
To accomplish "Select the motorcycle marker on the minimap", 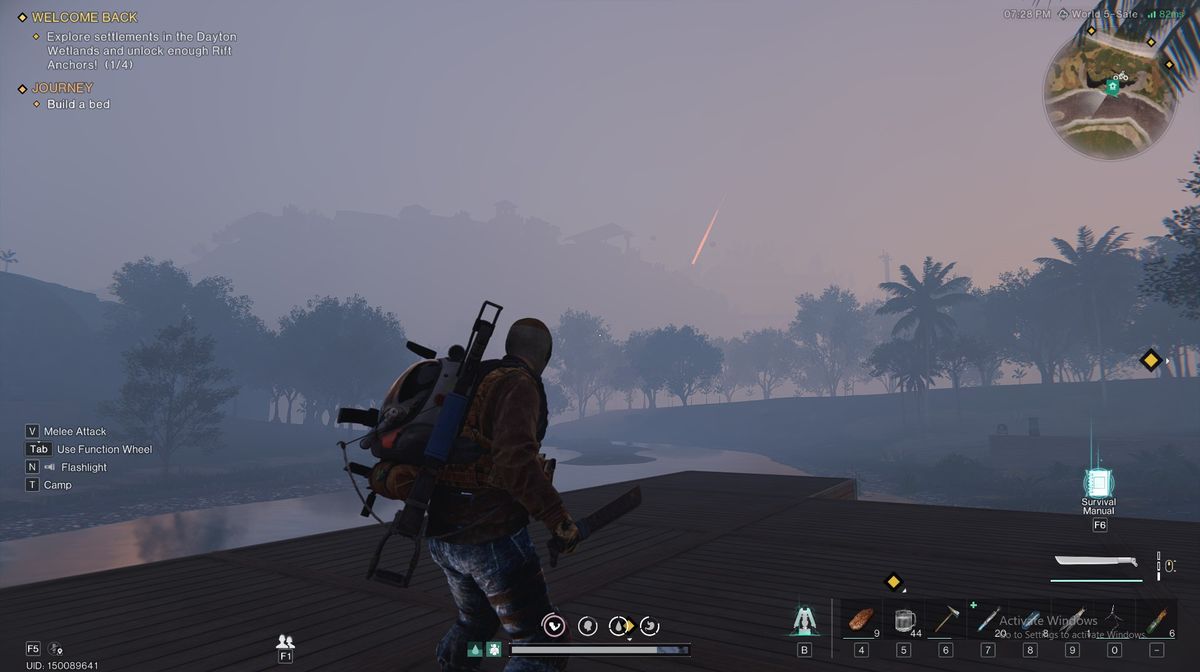I will pos(1122,75).
